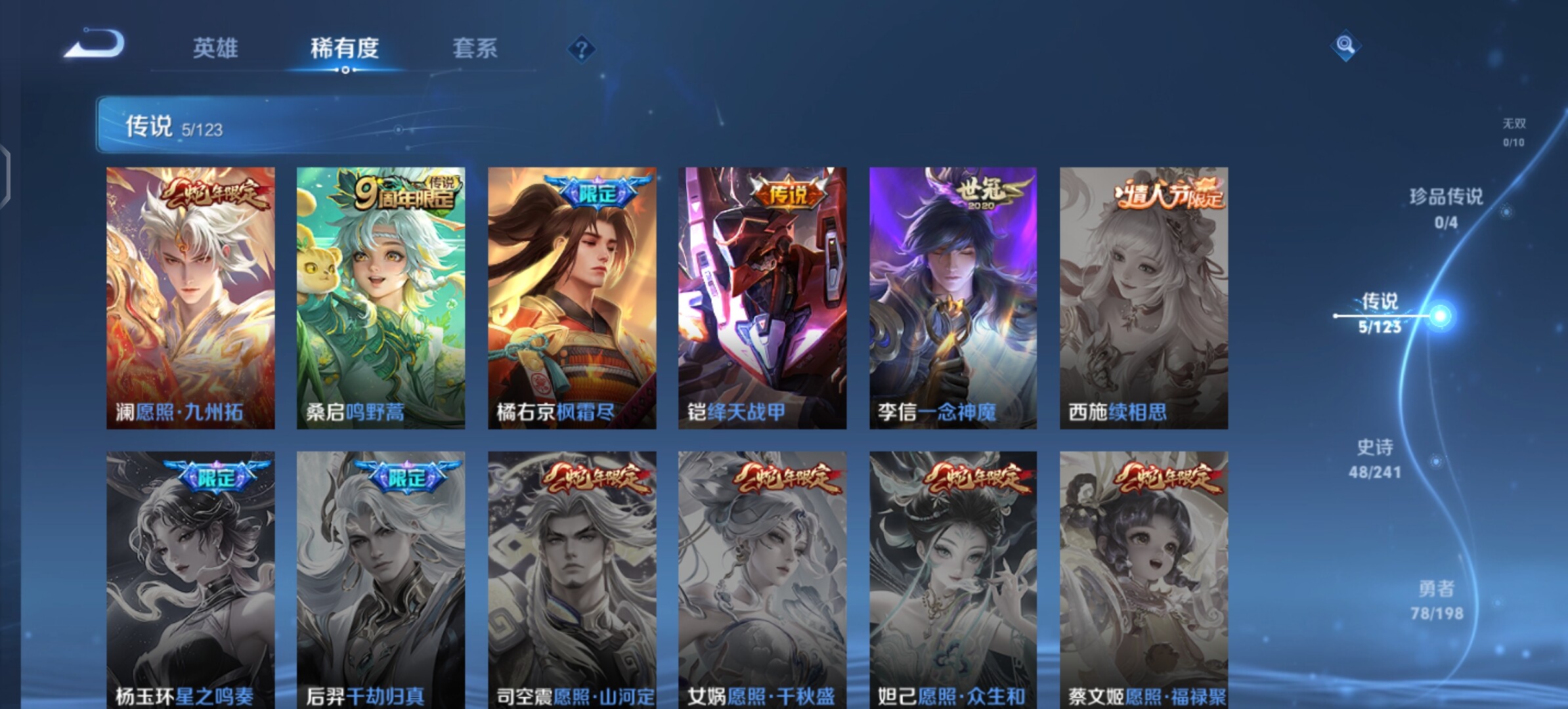Open the 套系 tab

tap(475, 48)
